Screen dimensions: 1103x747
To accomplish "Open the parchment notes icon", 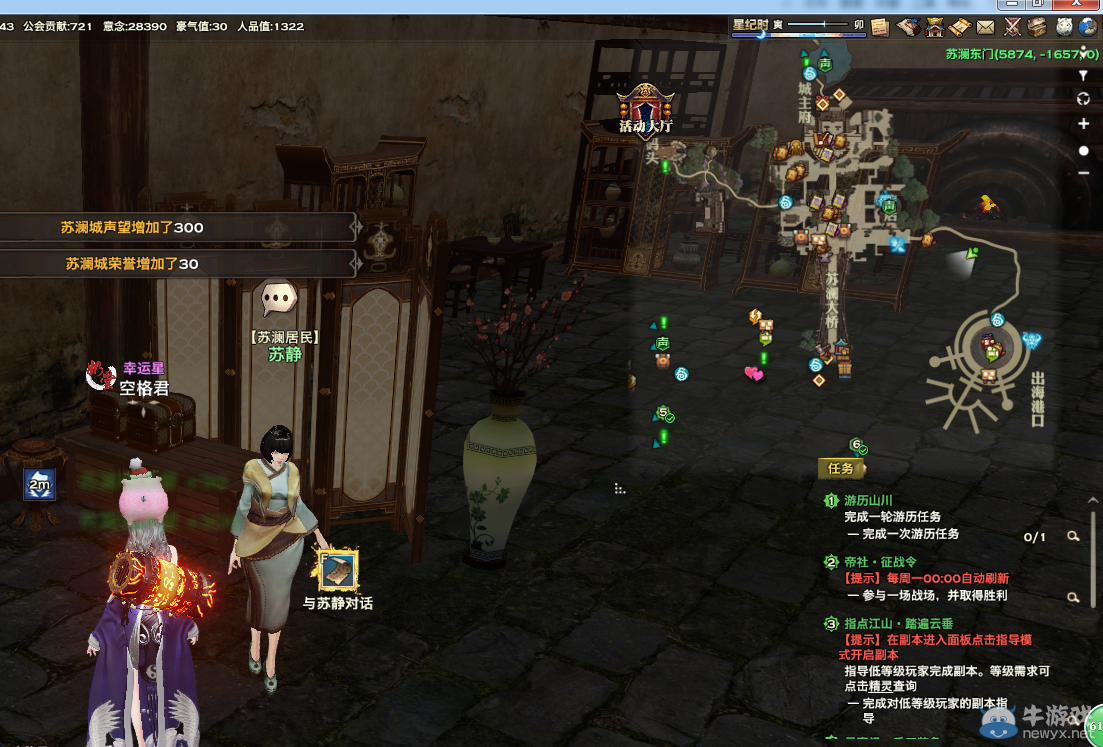I will click(880, 27).
